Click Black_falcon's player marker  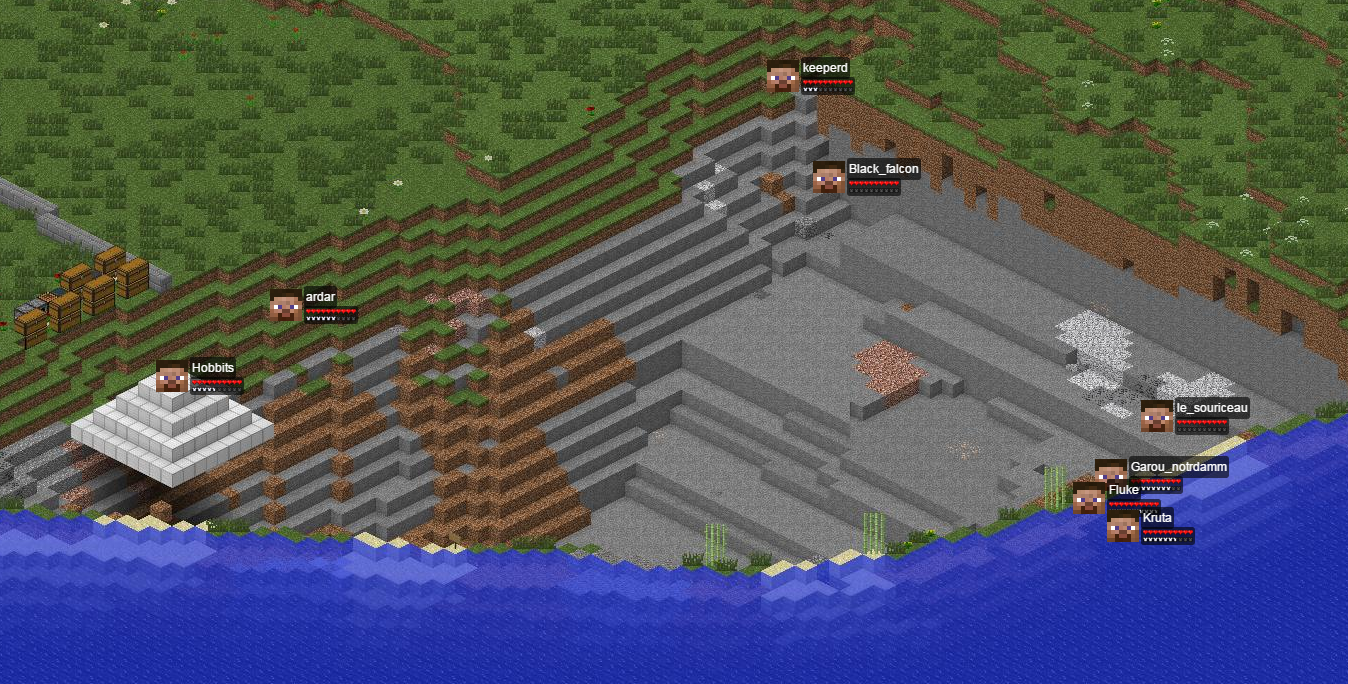coord(828,177)
